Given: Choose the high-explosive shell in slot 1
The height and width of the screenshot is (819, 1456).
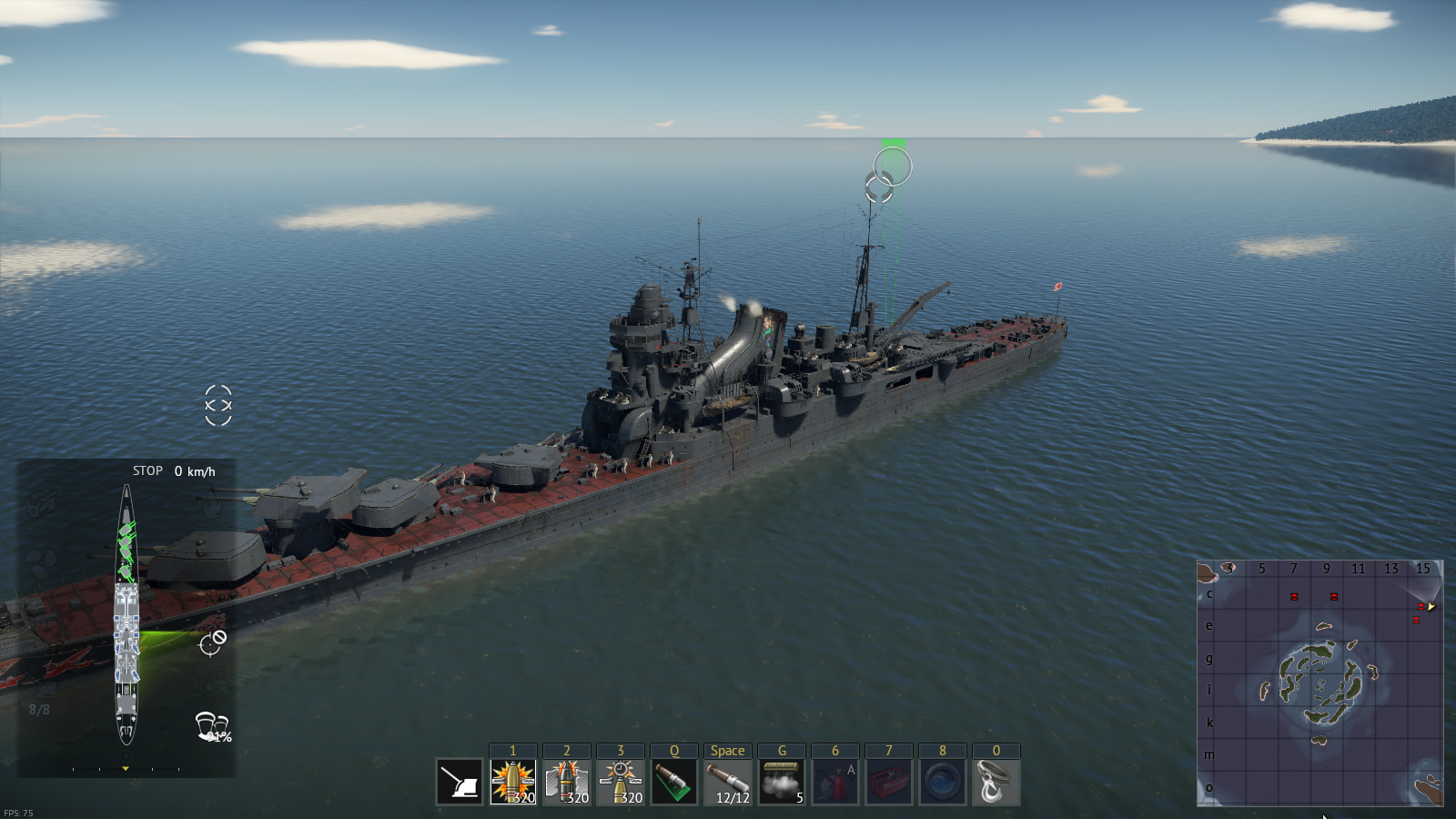Looking at the screenshot, I should coord(513,782).
